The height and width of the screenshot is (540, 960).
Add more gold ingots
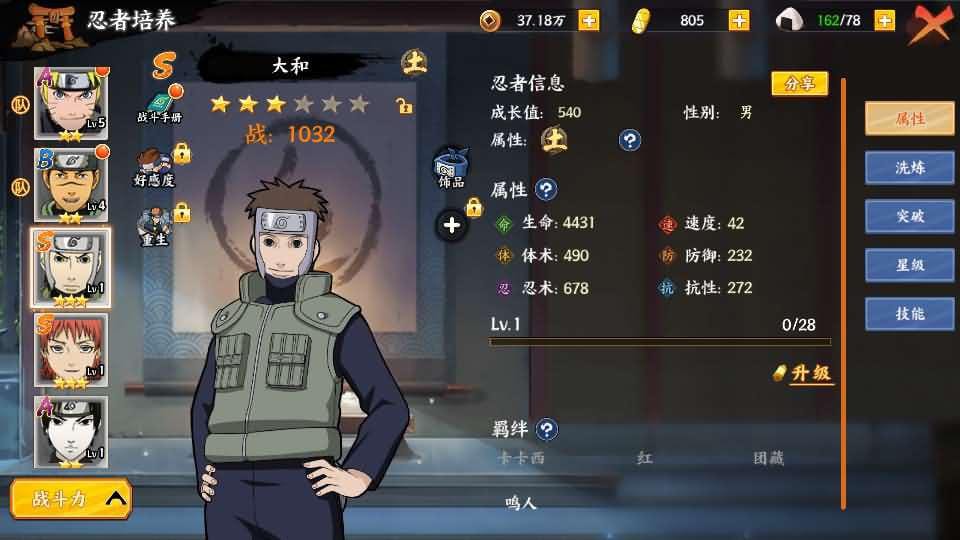pyautogui.click(x=739, y=20)
